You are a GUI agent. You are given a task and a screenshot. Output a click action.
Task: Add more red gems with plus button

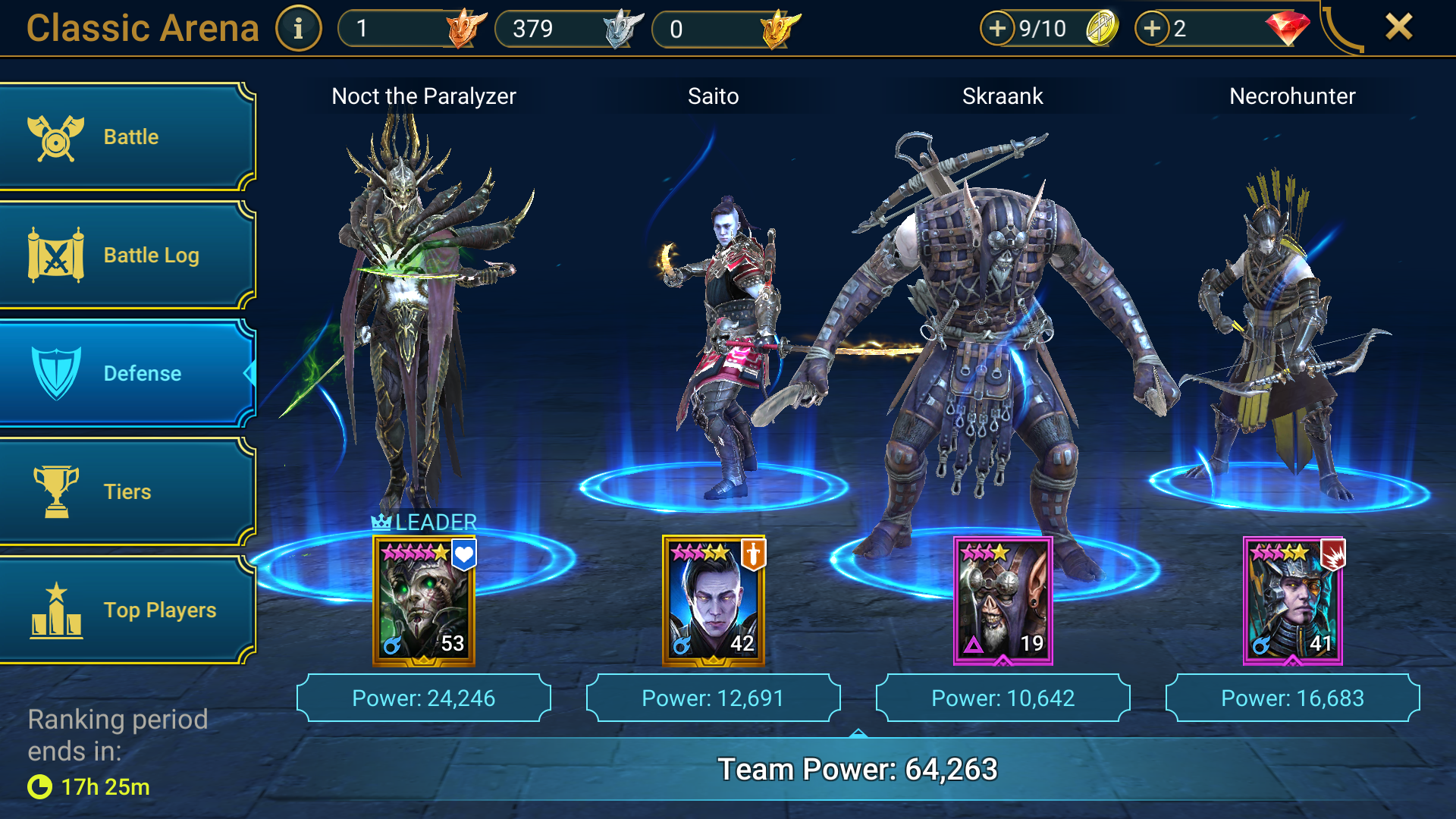point(1152,29)
